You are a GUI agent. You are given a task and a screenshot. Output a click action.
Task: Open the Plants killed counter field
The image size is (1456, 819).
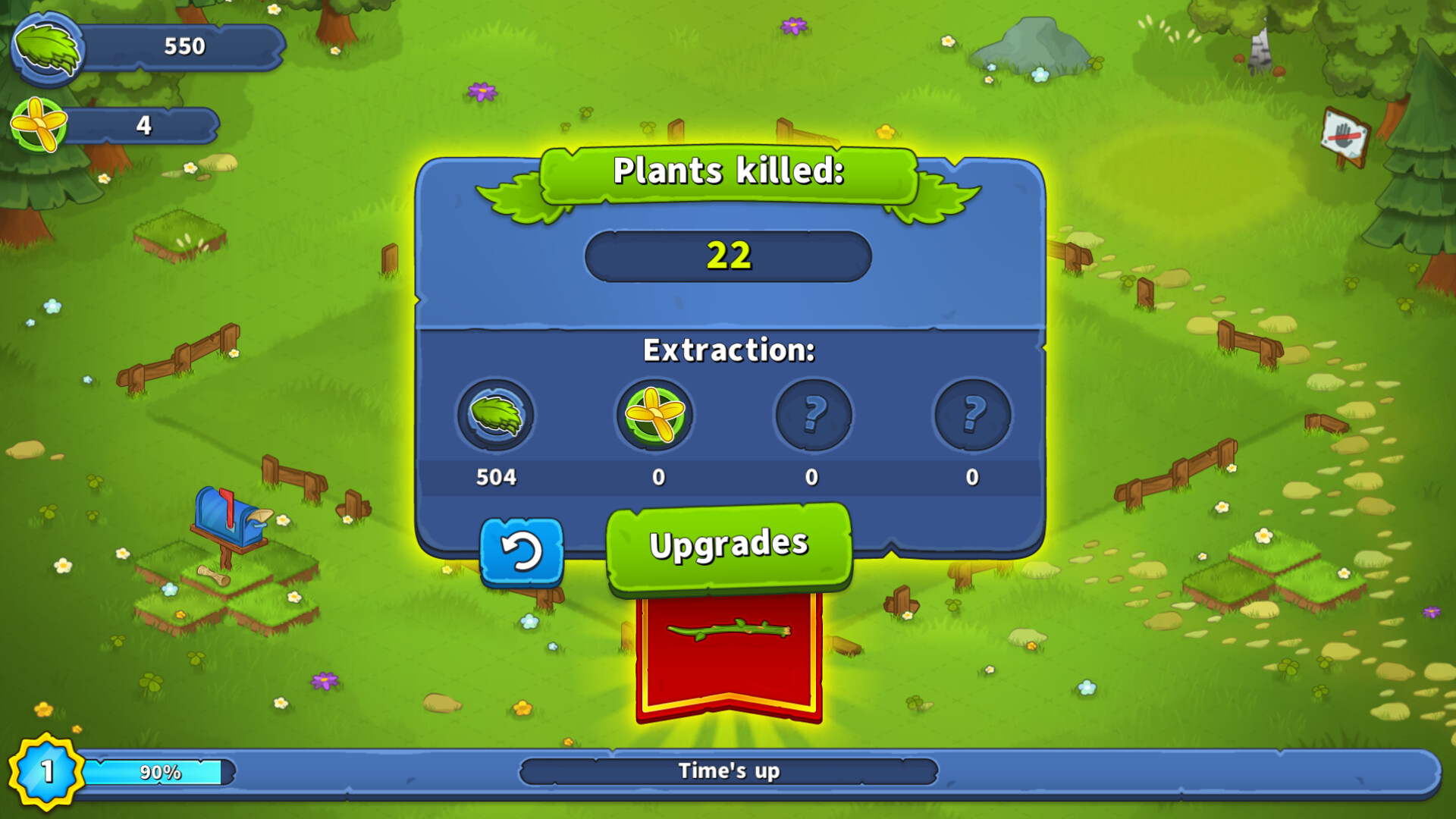(726, 256)
